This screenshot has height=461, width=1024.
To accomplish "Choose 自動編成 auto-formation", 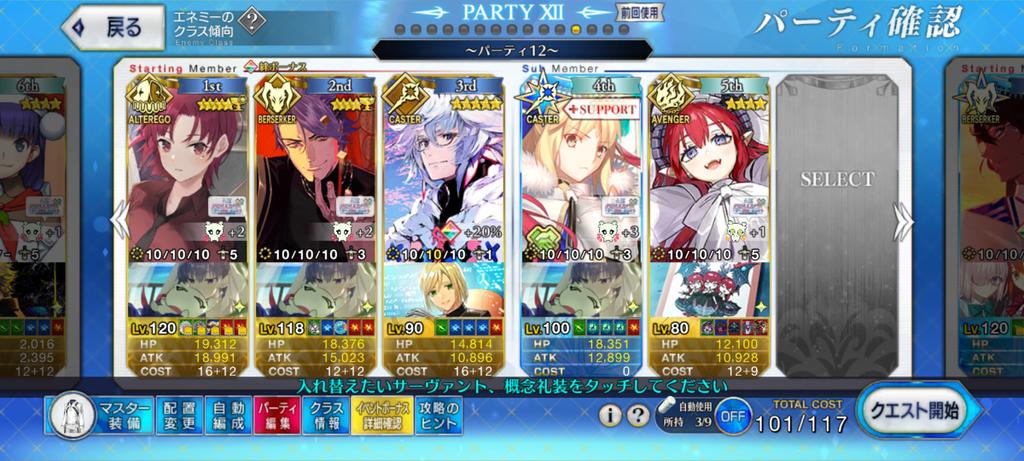I will point(231,416).
